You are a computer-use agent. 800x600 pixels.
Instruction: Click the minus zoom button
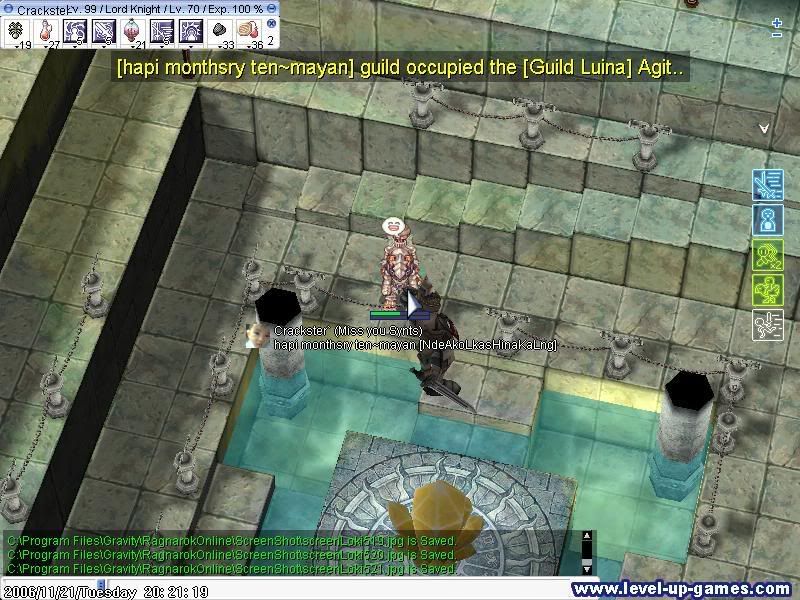tap(778, 36)
